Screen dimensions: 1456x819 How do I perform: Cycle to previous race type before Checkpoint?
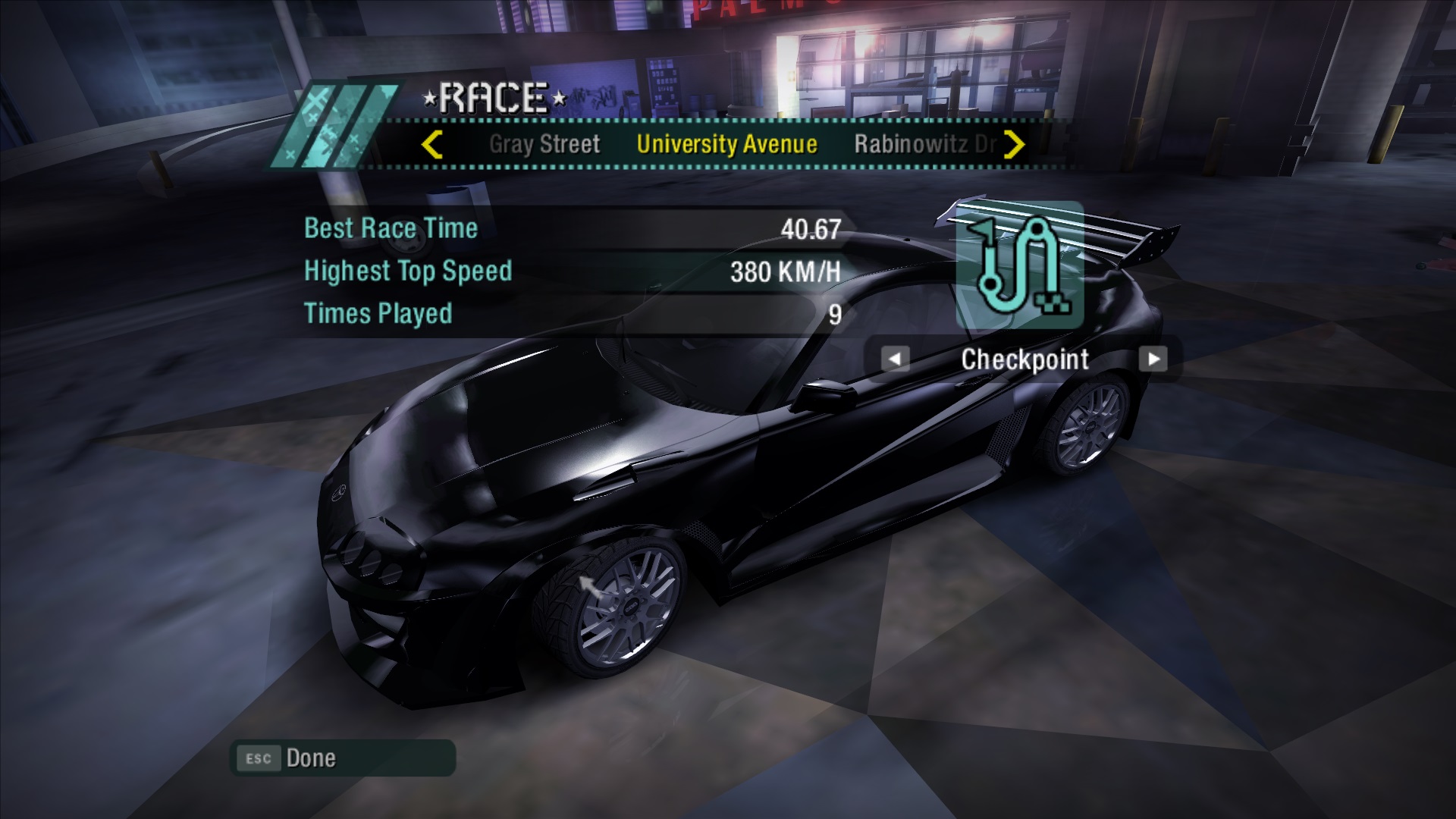click(895, 359)
